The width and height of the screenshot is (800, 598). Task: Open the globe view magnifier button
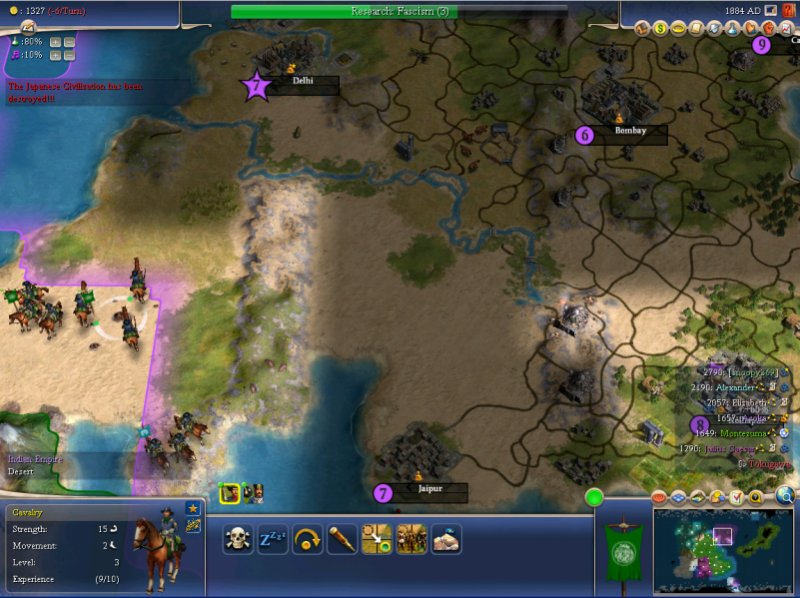785,497
